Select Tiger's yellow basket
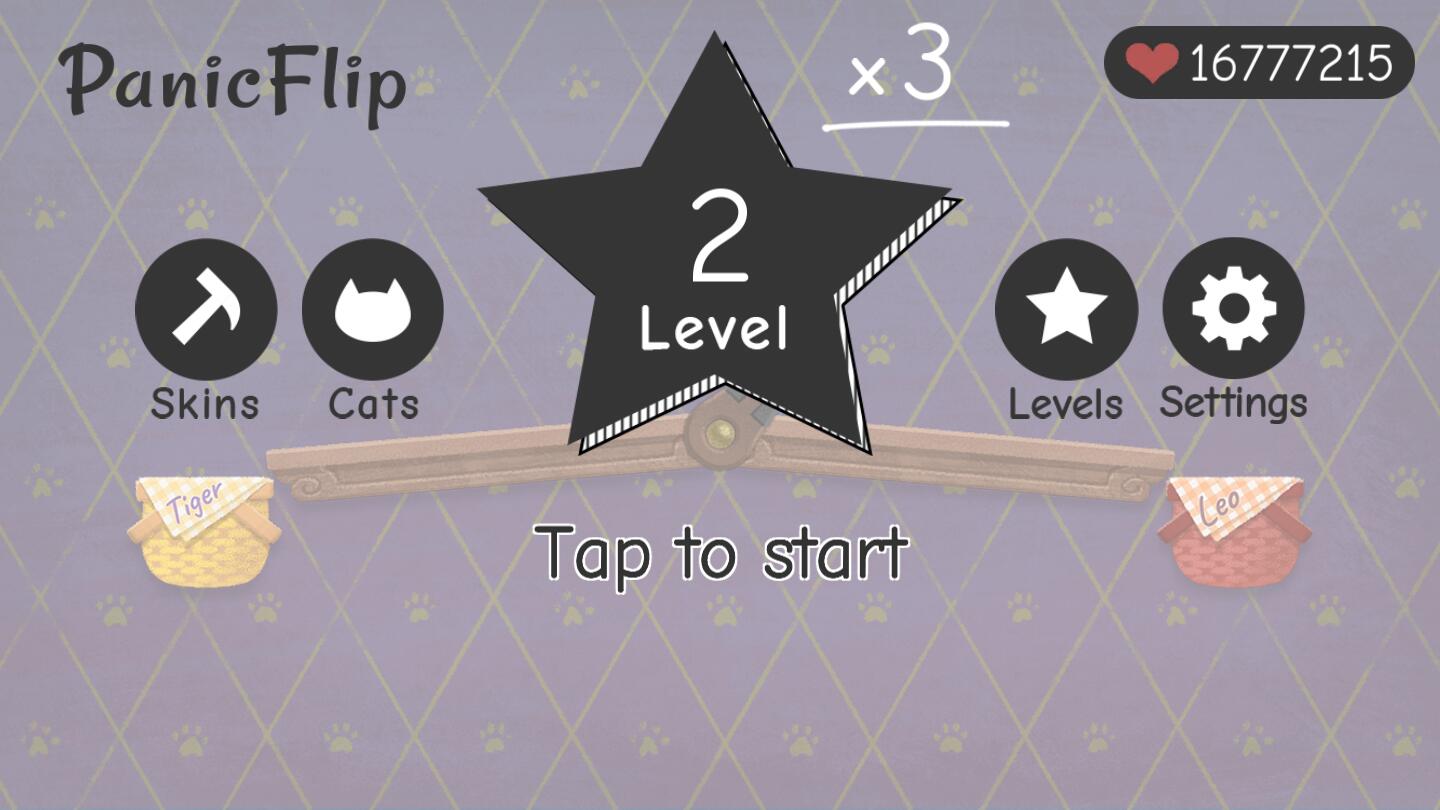The height and width of the screenshot is (810, 1440). (203, 528)
